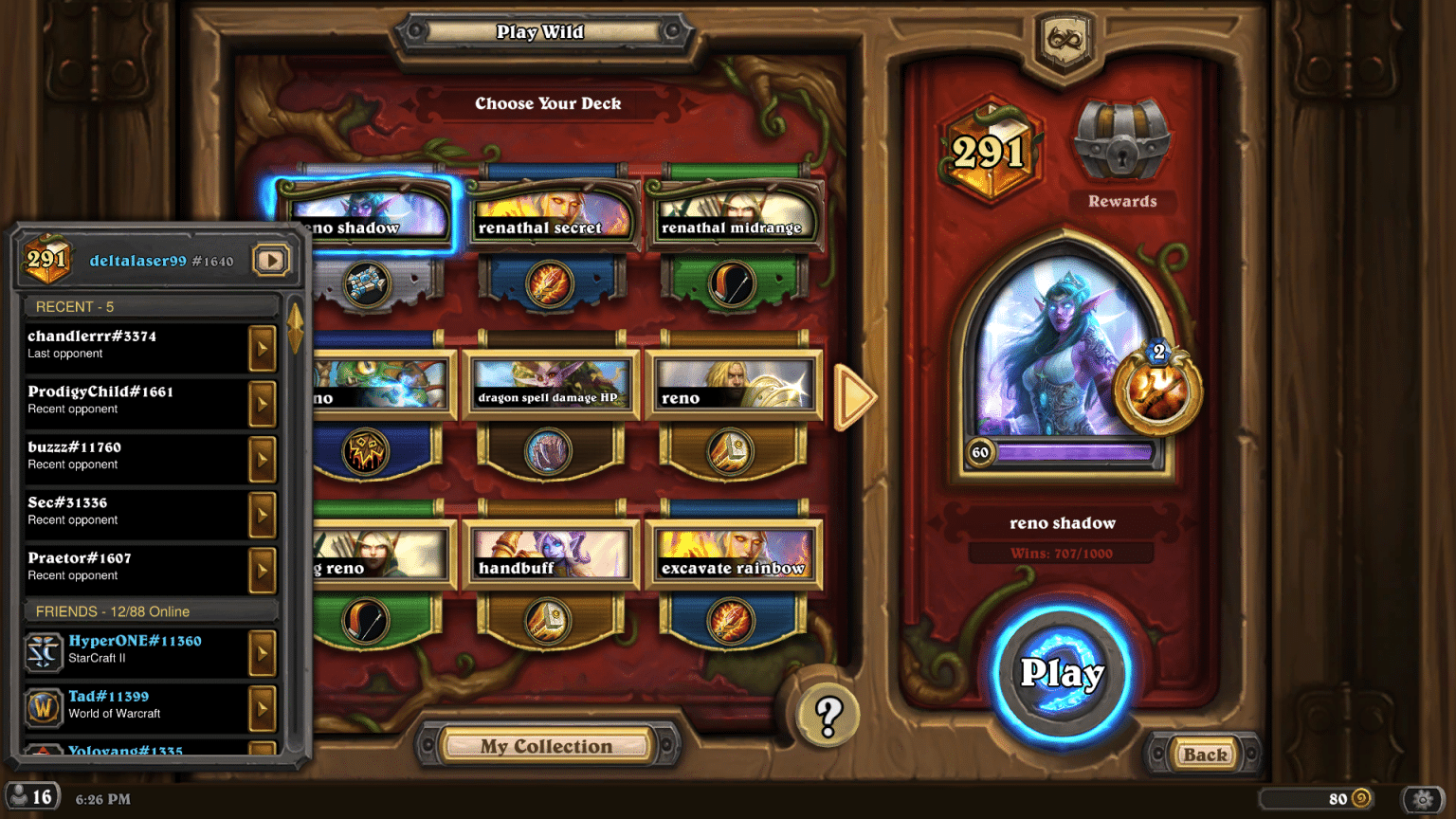Viewport: 1456px width, 819px height.
Task: Open My Collection
Action: click(550, 746)
